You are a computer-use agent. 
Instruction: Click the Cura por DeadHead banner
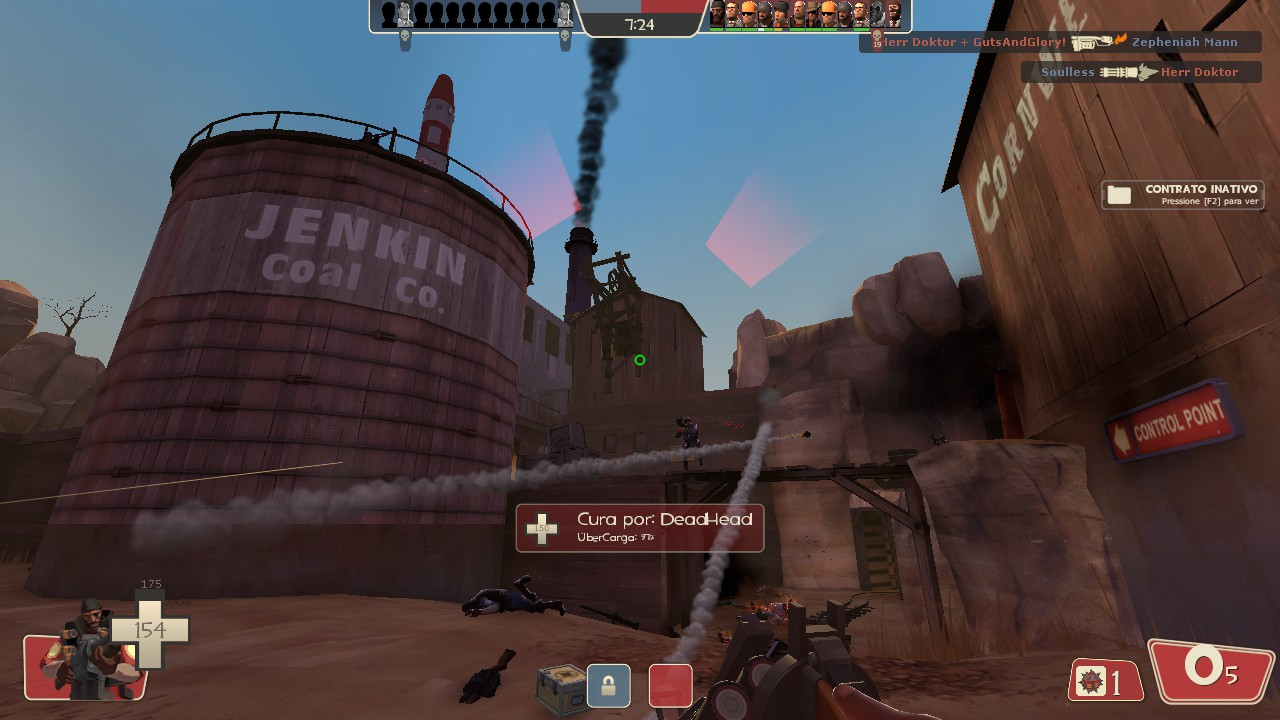638,528
